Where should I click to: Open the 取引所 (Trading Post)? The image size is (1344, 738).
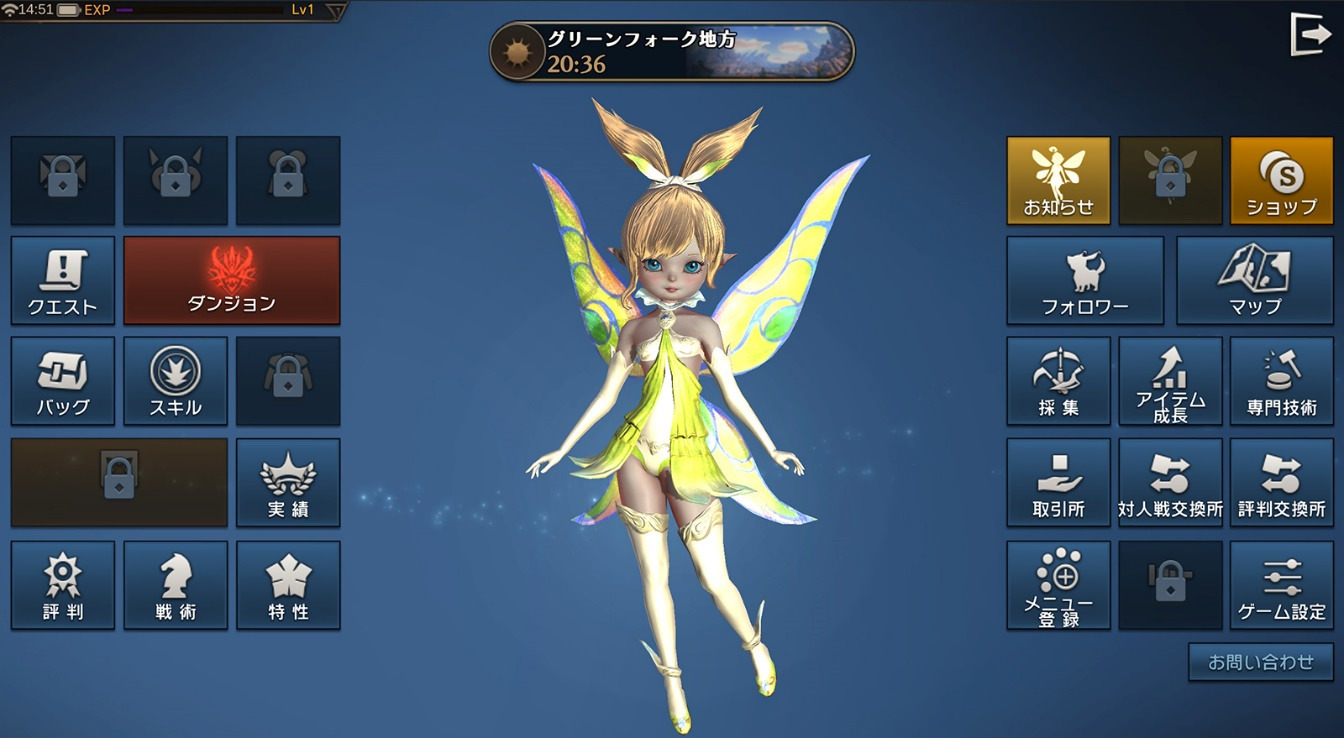pyautogui.click(x=1058, y=482)
